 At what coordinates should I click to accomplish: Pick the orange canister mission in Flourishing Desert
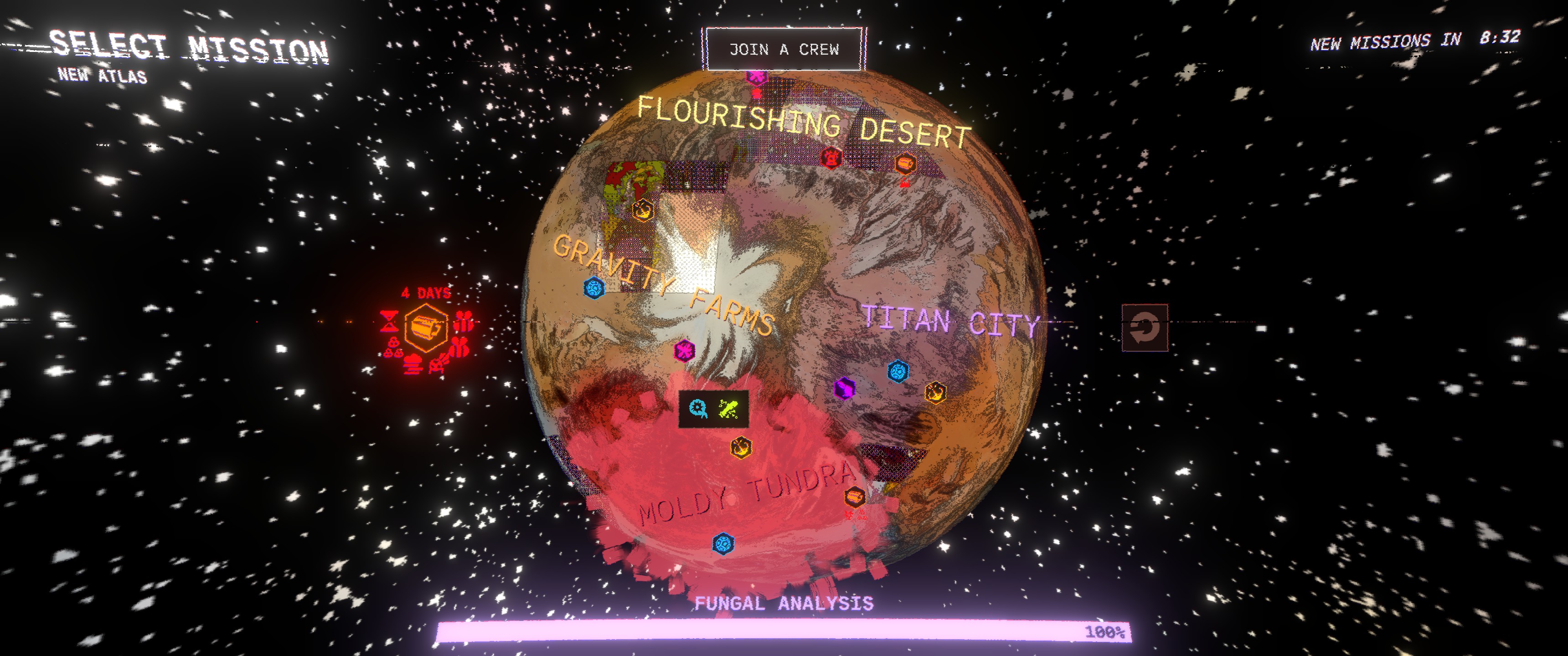coord(905,163)
